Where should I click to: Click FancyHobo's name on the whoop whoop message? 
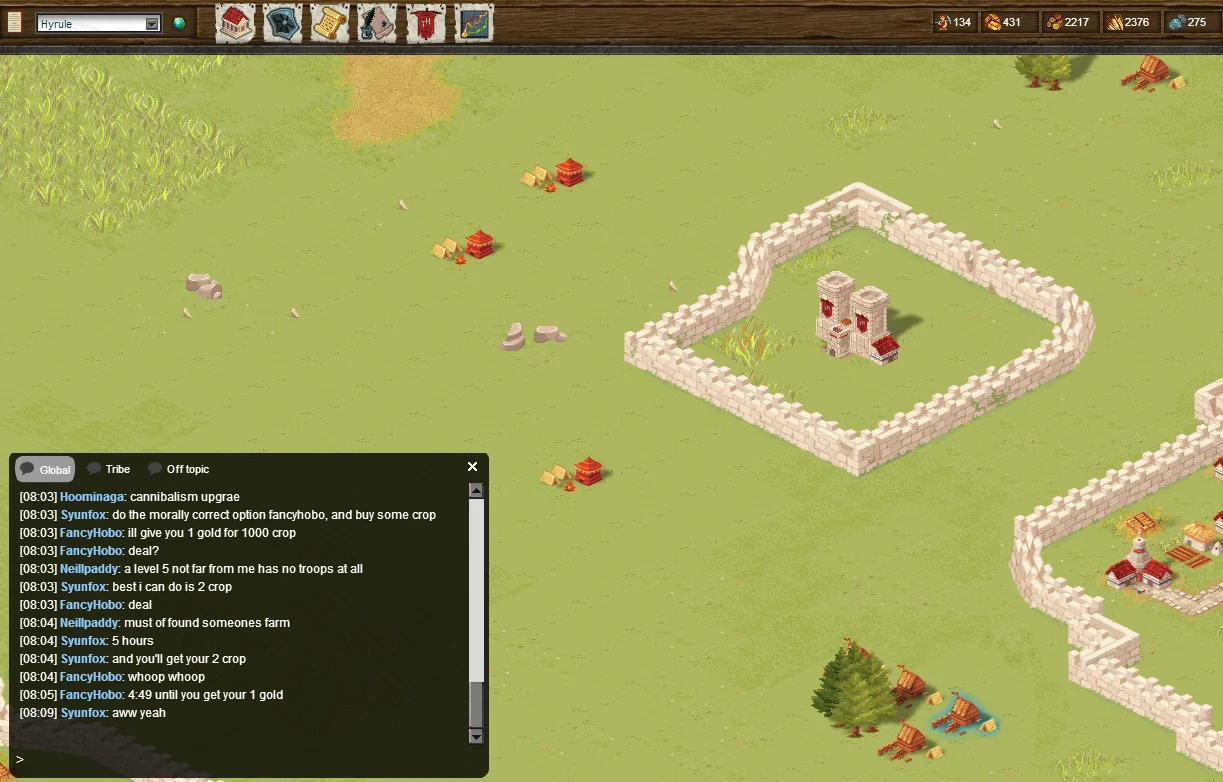click(x=90, y=677)
